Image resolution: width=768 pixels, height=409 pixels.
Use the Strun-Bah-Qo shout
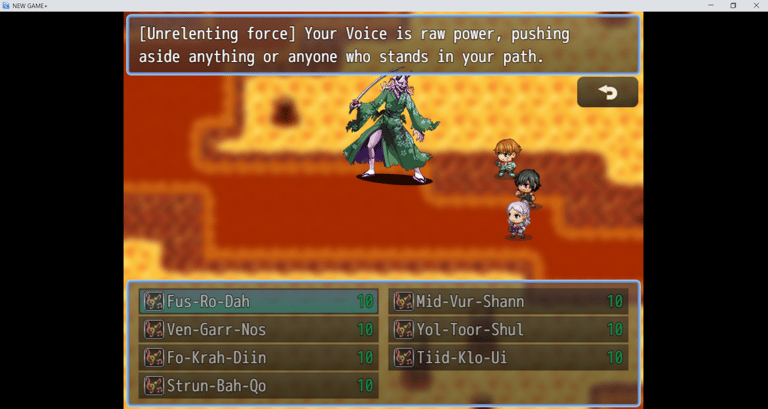[258, 385]
